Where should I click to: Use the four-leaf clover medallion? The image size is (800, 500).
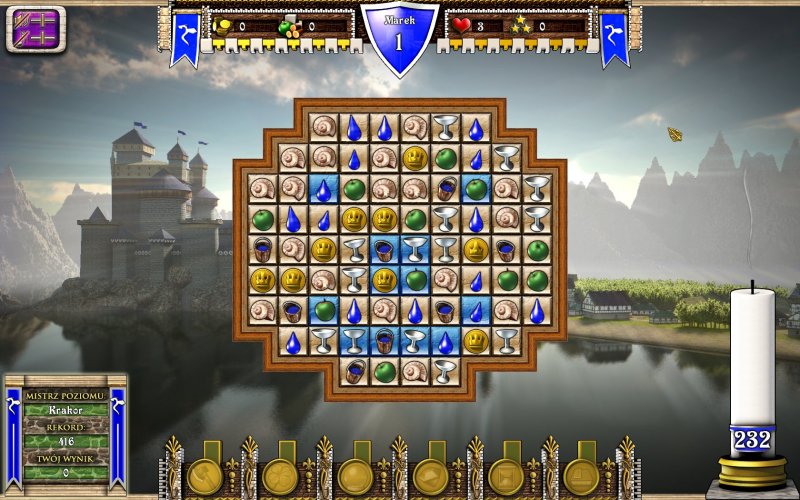coord(280,476)
